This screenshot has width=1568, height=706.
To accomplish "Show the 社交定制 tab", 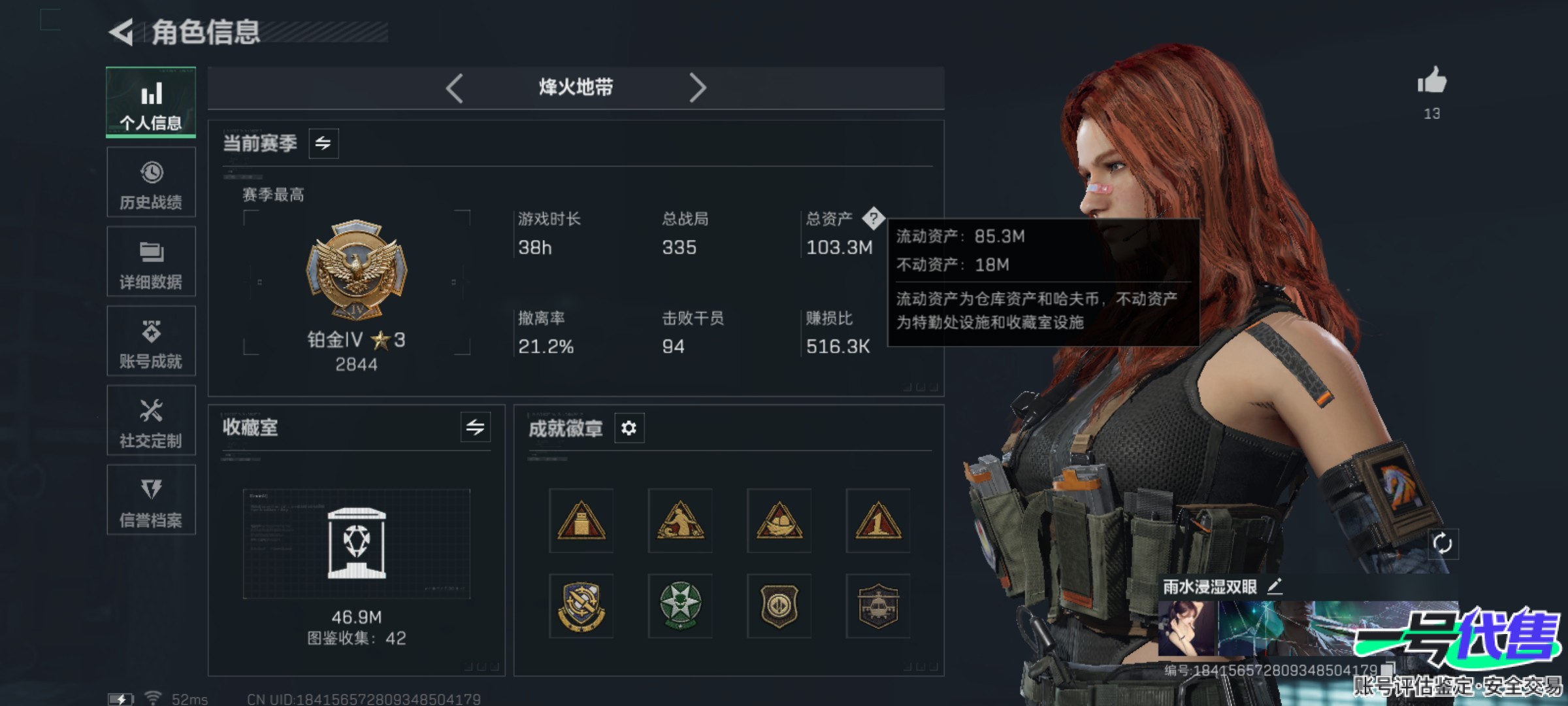I will click(151, 420).
